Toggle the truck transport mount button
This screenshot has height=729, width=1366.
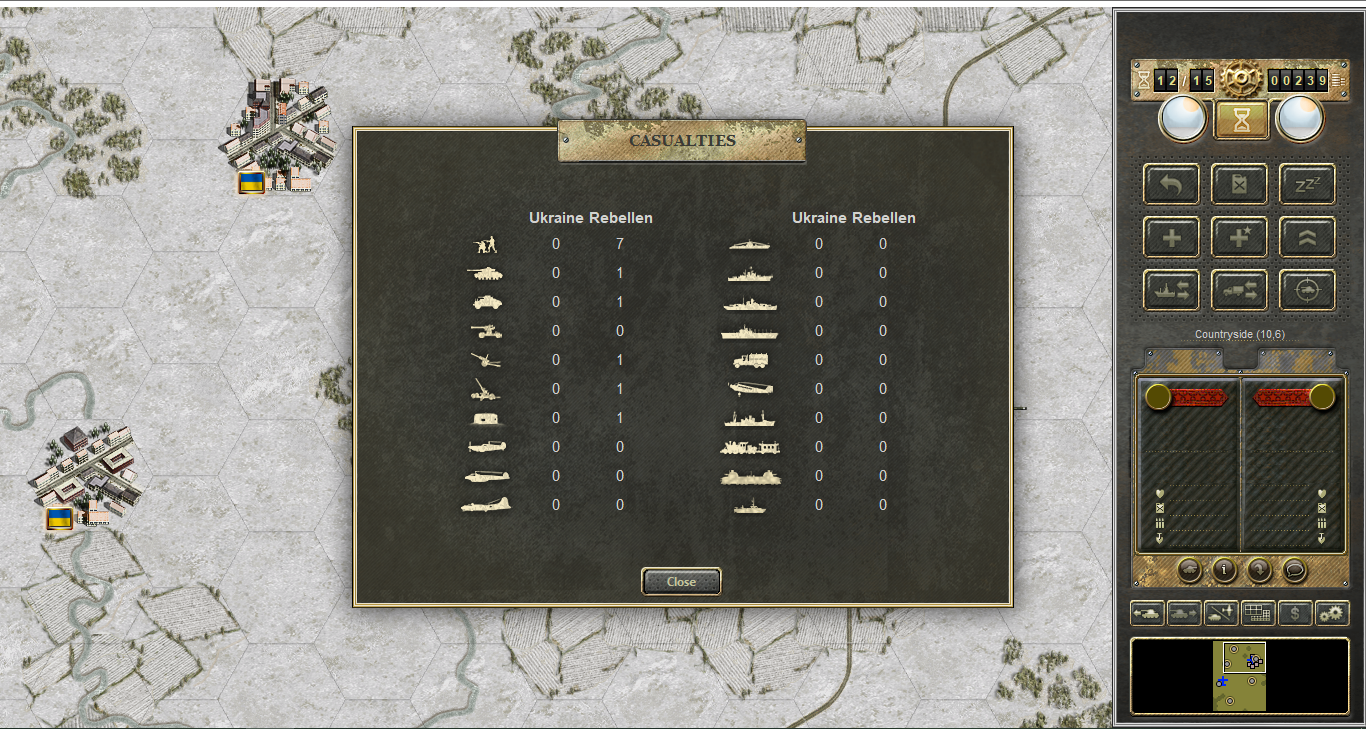(x=1240, y=290)
